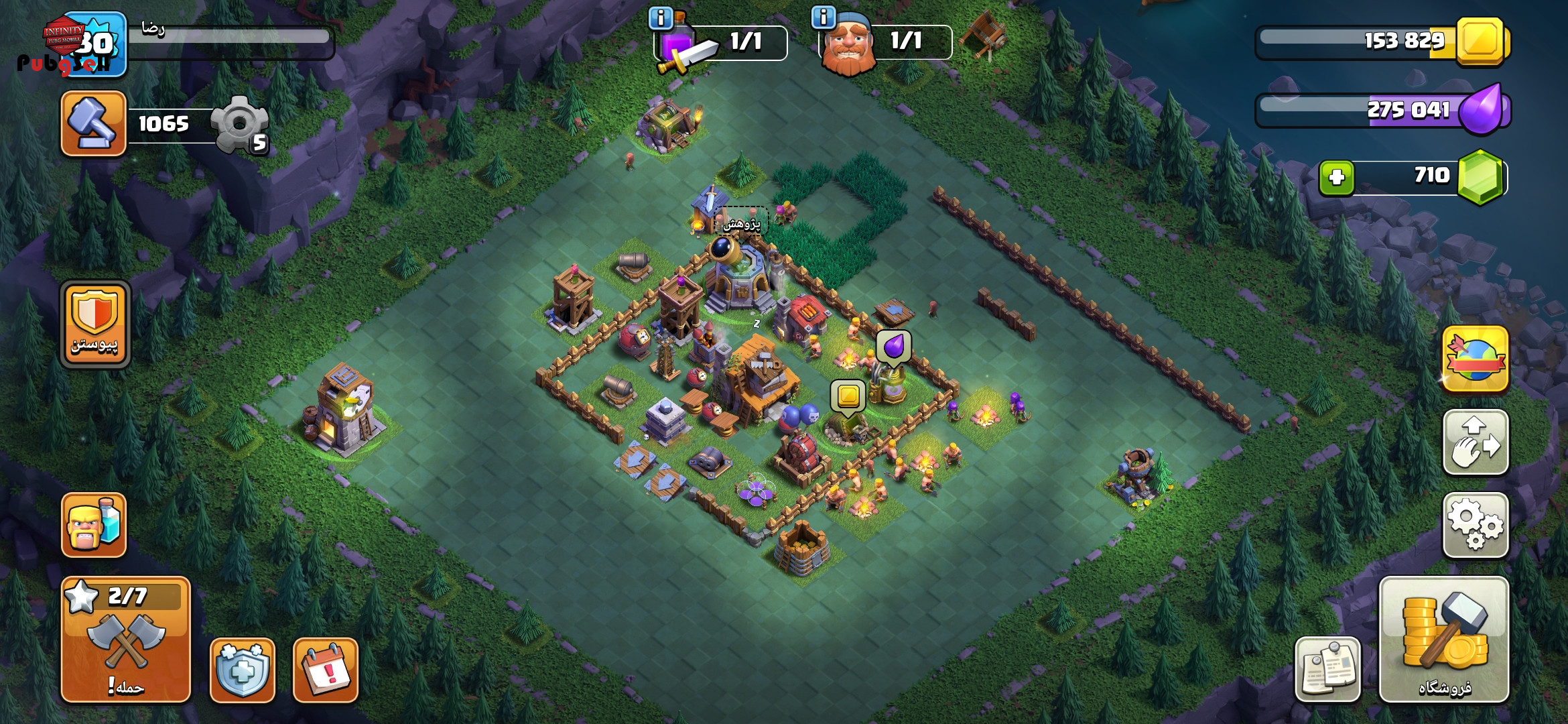Show info for the master builder
The image size is (1568, 724).
823,17
